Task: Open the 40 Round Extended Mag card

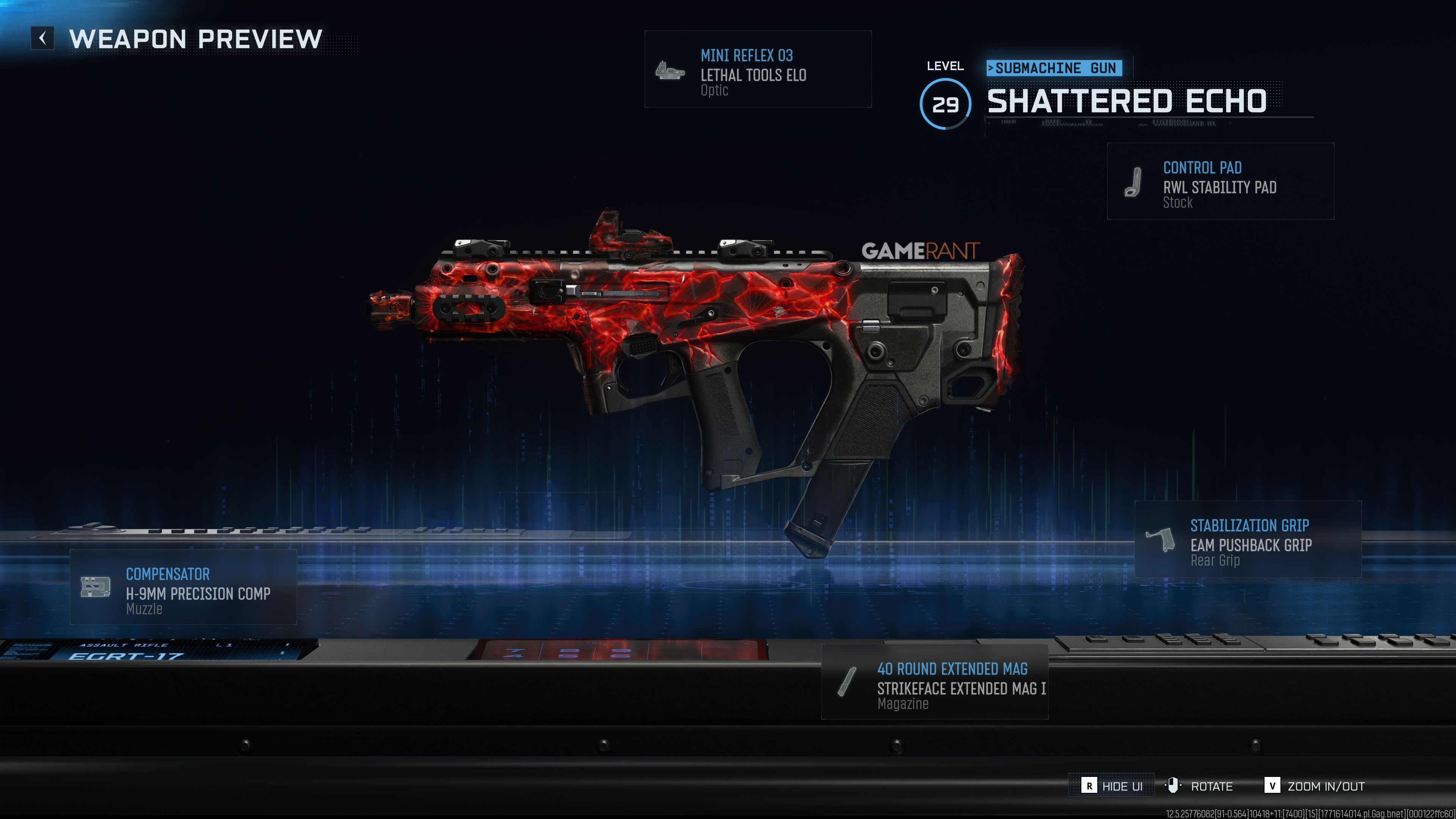Action: 934,682
